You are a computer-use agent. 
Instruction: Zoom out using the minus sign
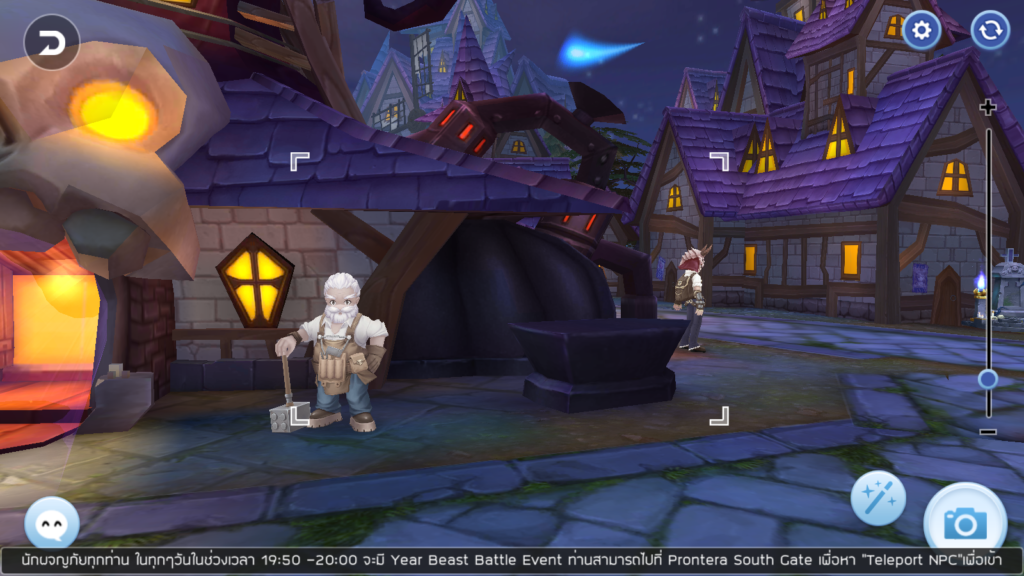pyautogui.click(x=988, y=432)
